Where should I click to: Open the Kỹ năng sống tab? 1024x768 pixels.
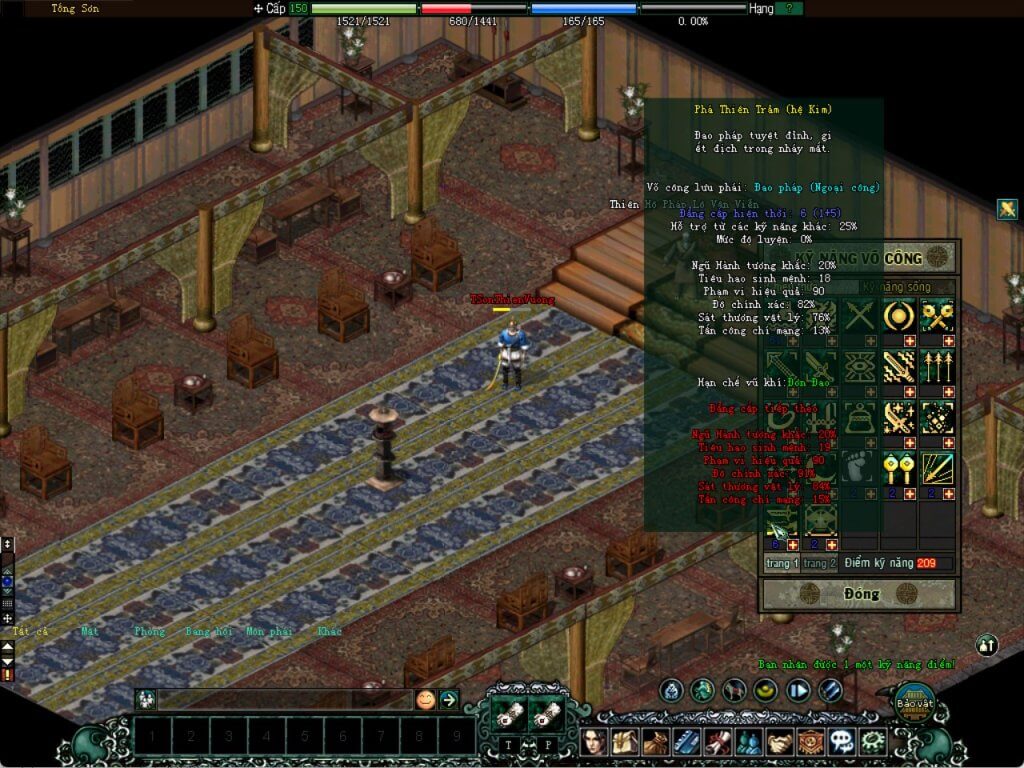click(x=897, y=287)
